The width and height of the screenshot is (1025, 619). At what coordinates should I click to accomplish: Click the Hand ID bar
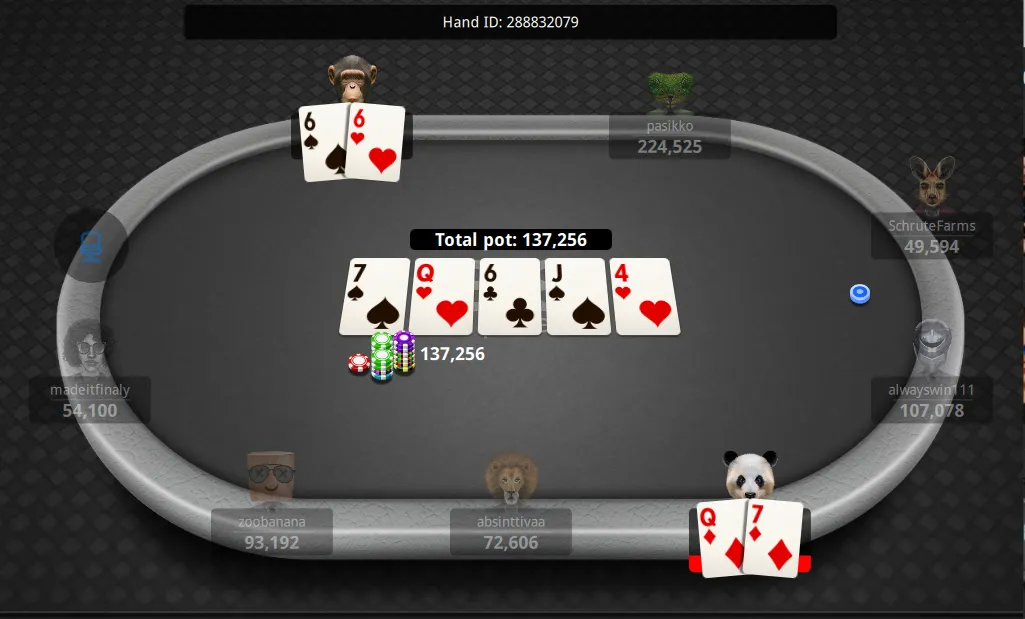[510, 22]
